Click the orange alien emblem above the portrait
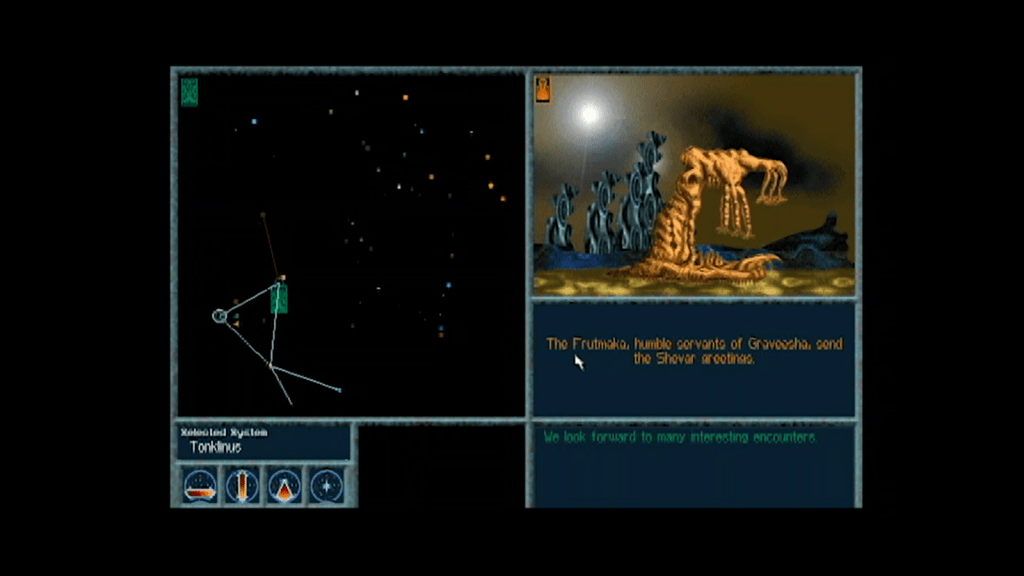 pyautogui.click(x=543, y=89)
